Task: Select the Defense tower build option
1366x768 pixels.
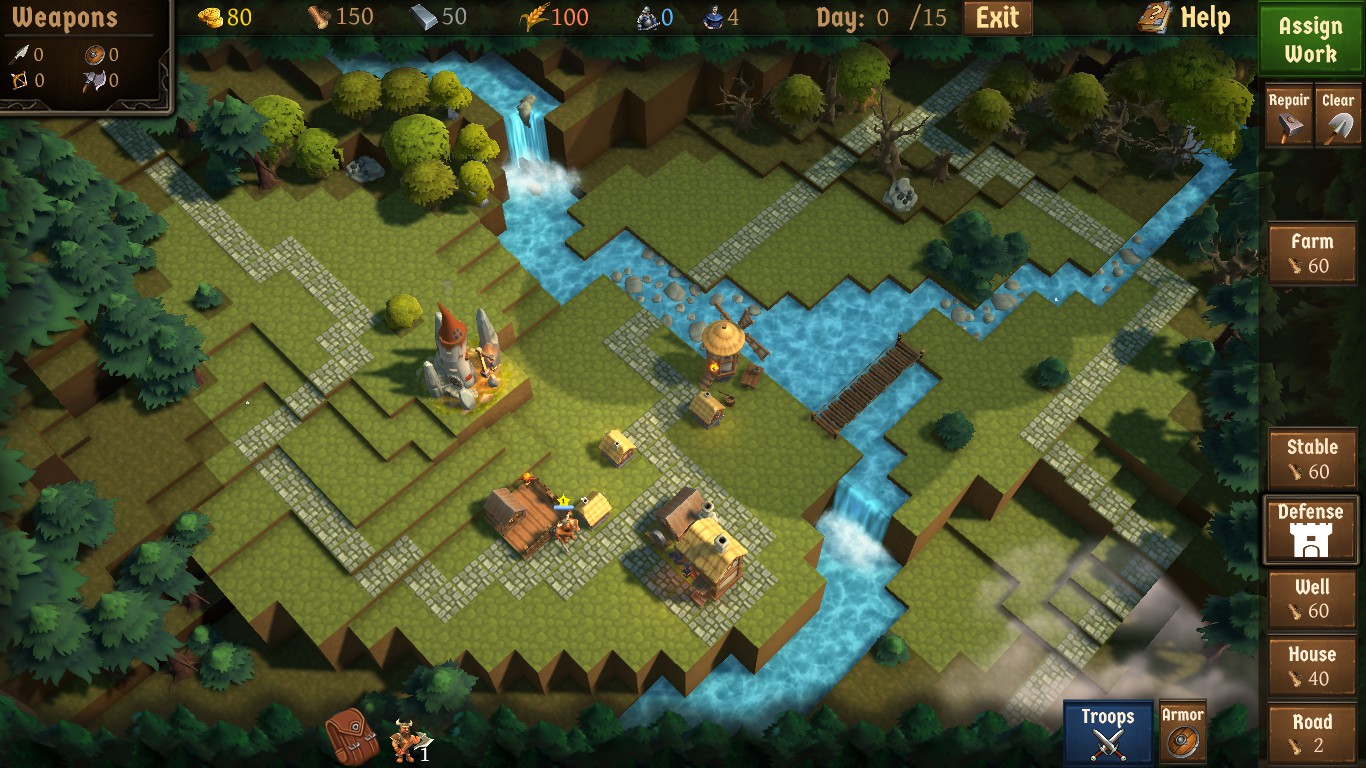Action: click(x=1311, y=529)
